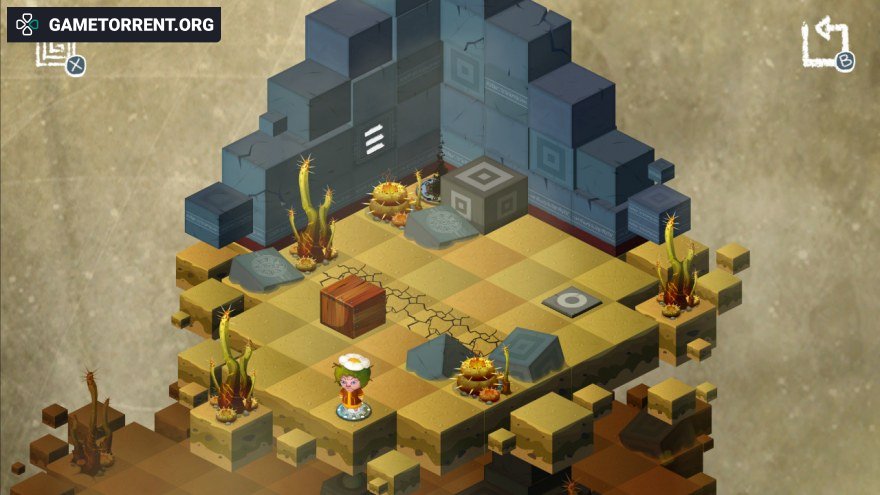Click the undo arrow icon
Screen dimensions: 880x495
click(x=823, y=43)
